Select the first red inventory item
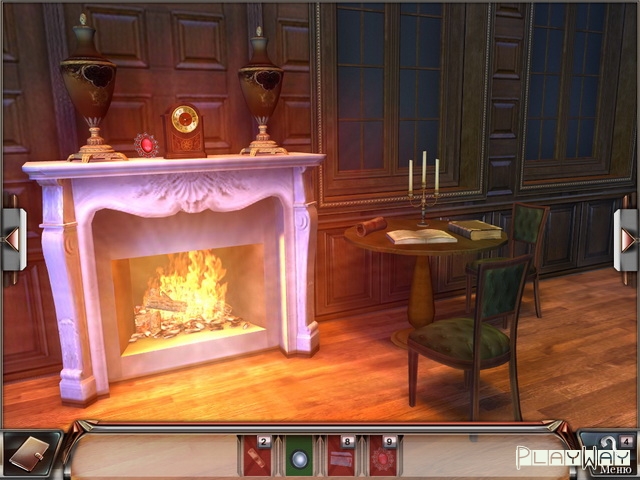Screen dimensions: 640x480 point(256,458)
